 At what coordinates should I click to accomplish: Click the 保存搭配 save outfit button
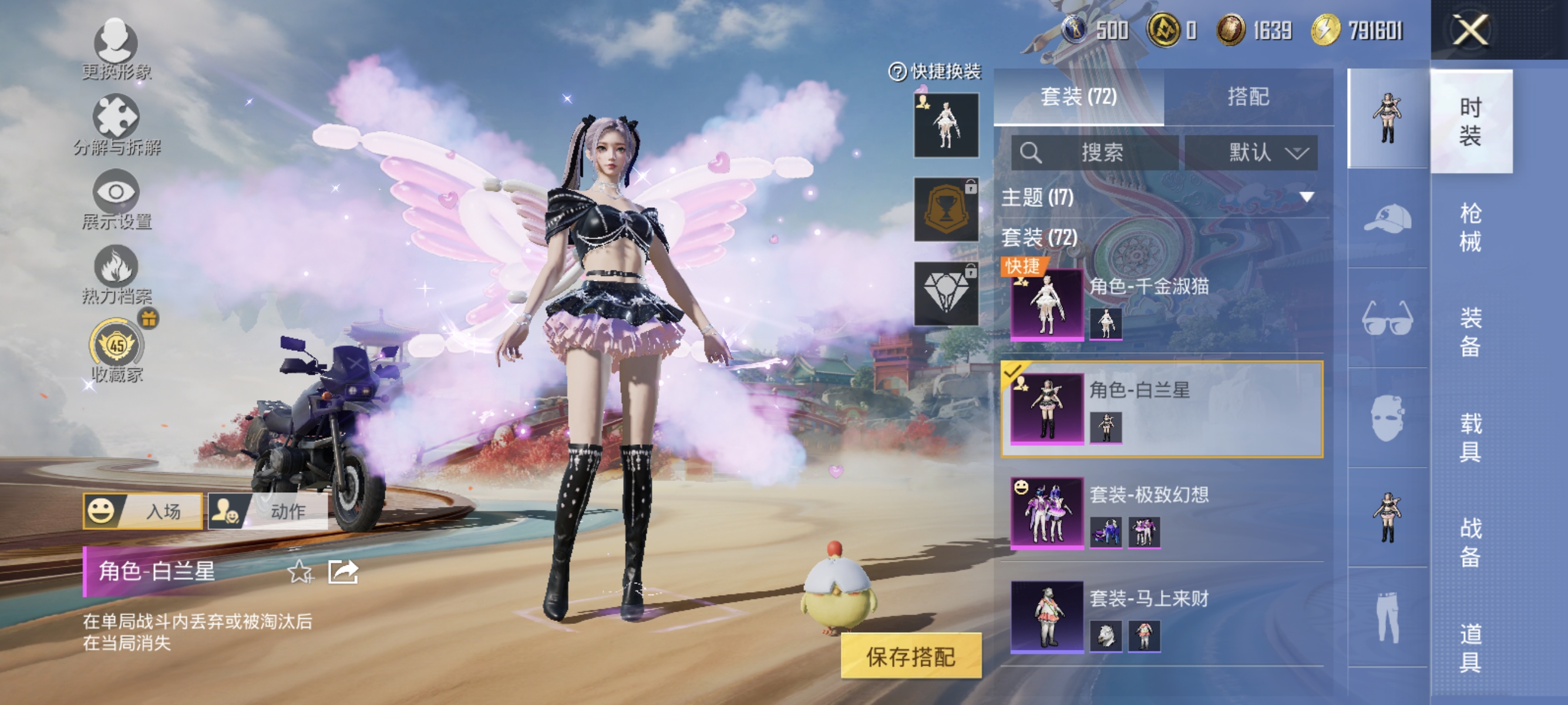tap(911, 656)
